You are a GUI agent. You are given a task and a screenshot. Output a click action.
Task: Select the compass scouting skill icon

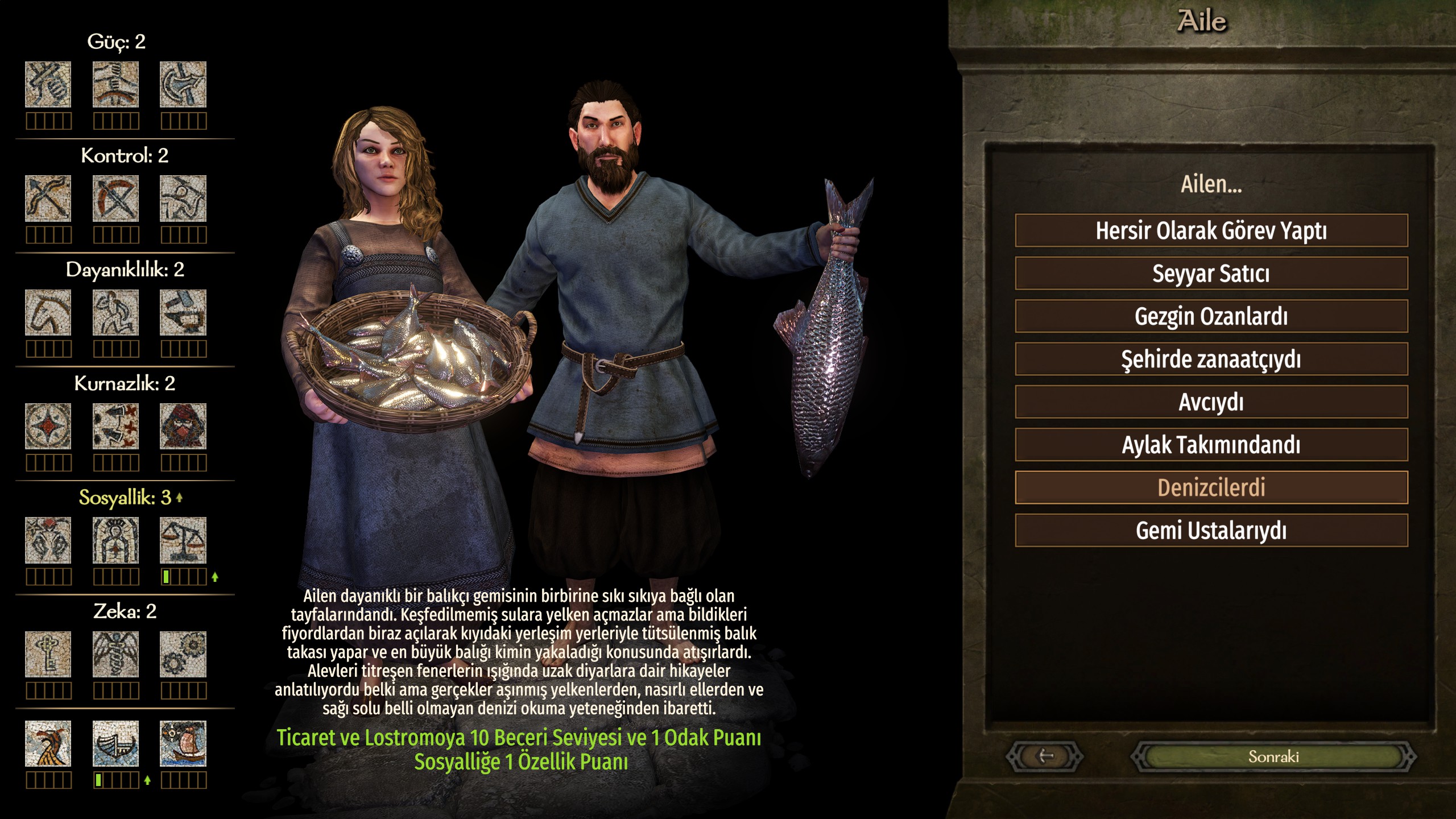pyautogui.click(x=48, y=427)
